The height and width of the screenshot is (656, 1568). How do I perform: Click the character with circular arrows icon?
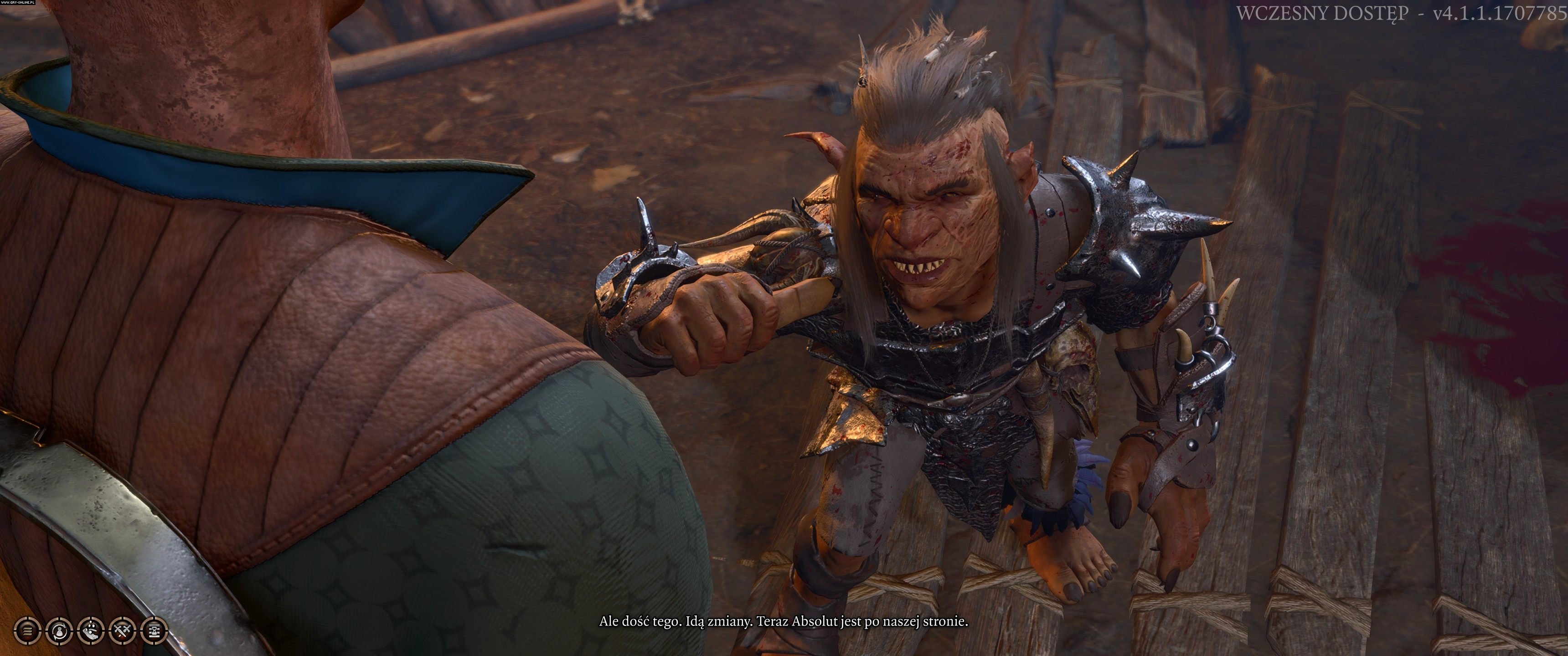coord(59,630)
